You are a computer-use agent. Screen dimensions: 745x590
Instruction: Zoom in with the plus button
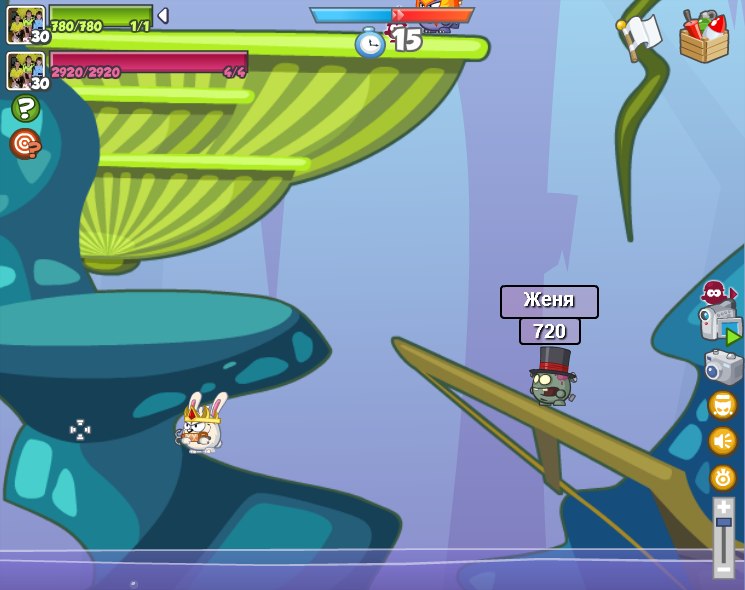tap(723, 508)
